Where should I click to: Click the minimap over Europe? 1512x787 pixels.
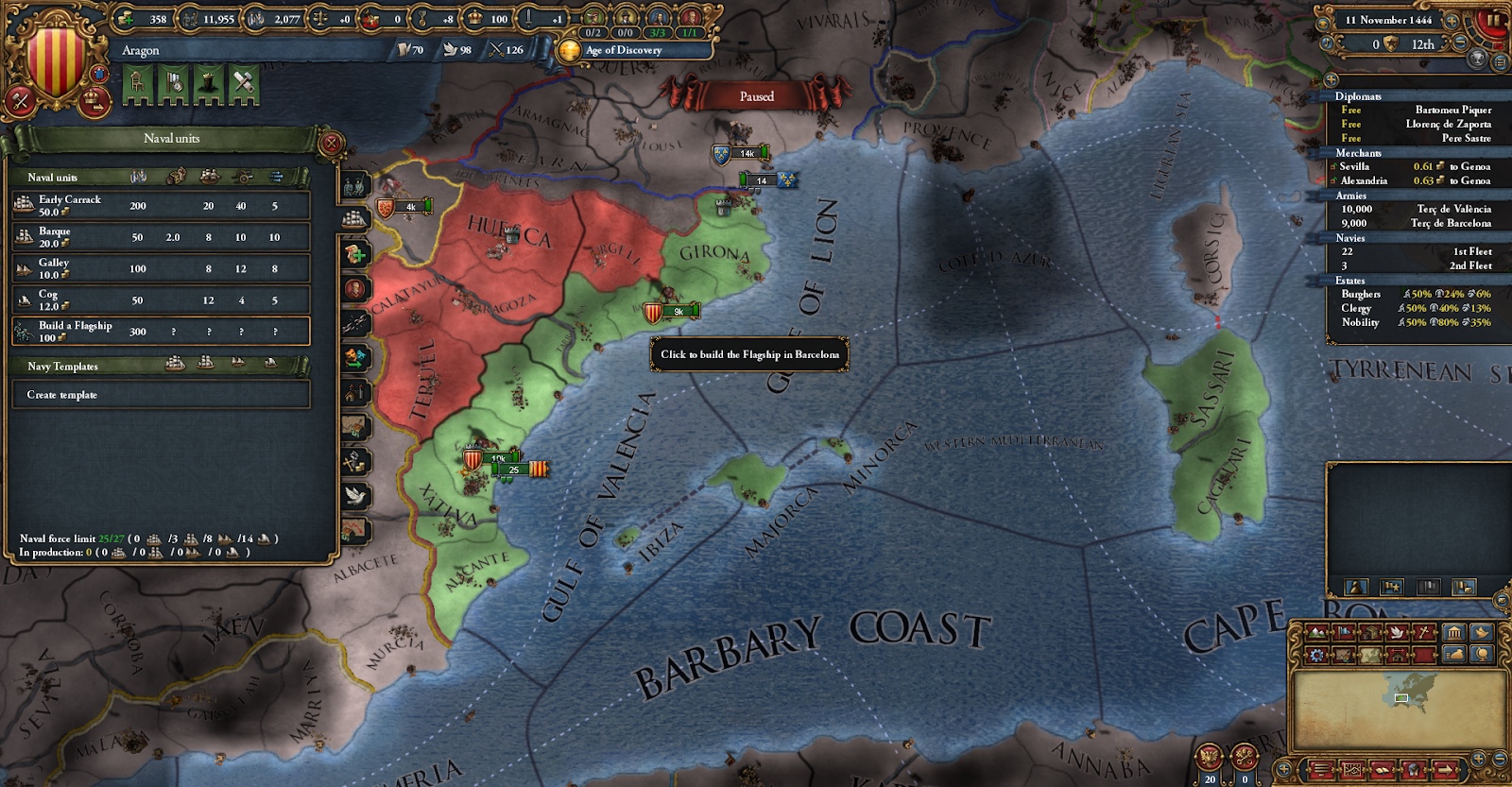click(x=1402, y=697)
